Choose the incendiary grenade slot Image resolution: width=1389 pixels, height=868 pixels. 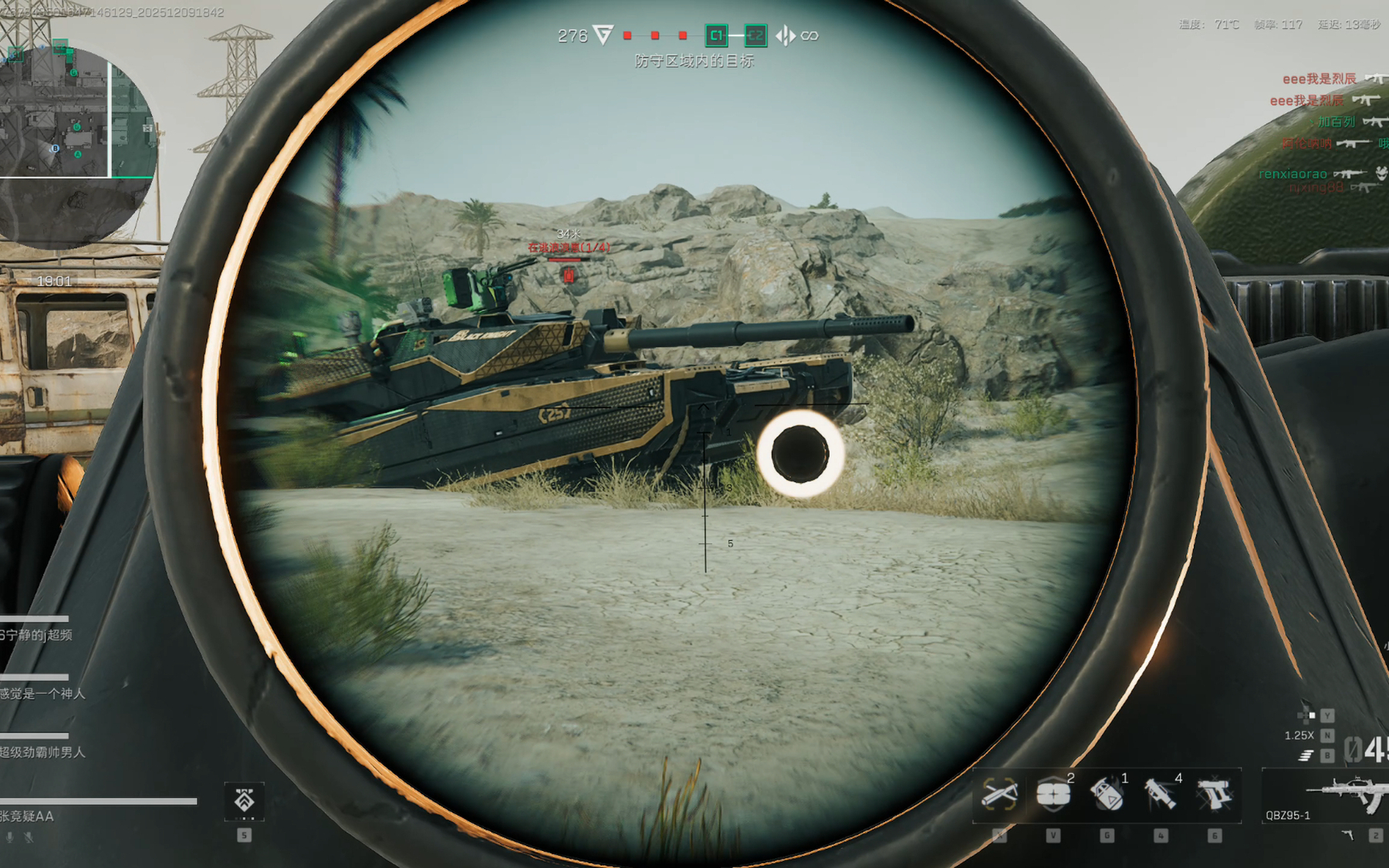point(1107,795)
